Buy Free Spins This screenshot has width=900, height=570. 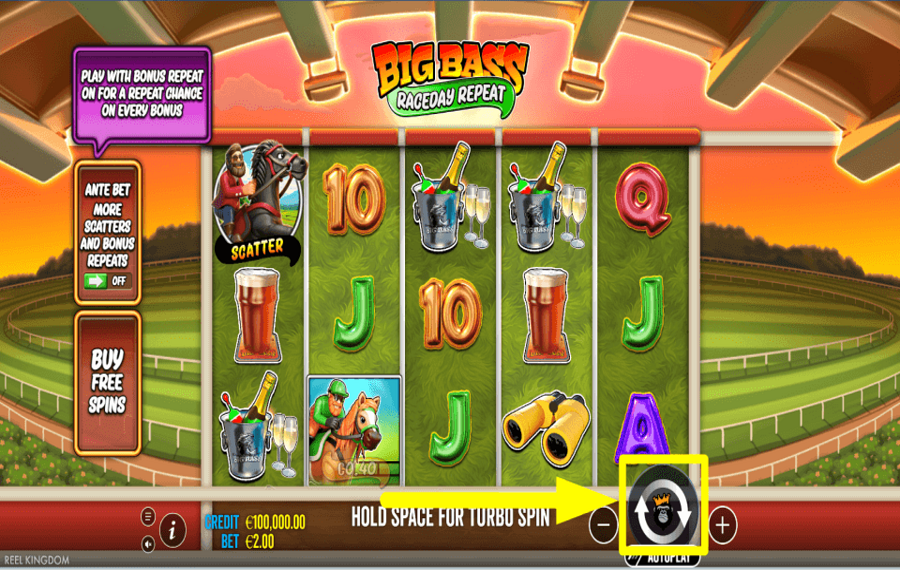coord(107,382)
